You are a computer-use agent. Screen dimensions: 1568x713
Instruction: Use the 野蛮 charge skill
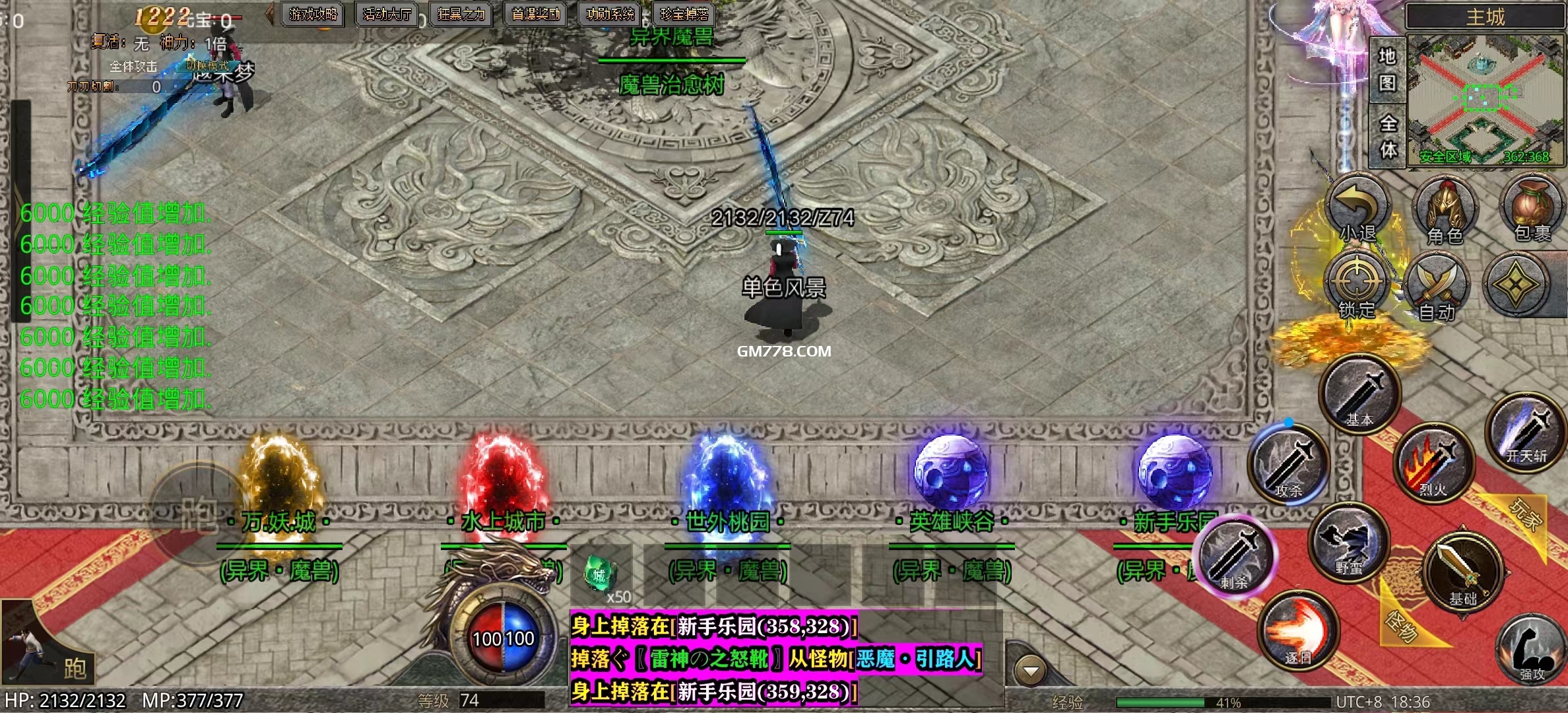[x=1349, y=543]
